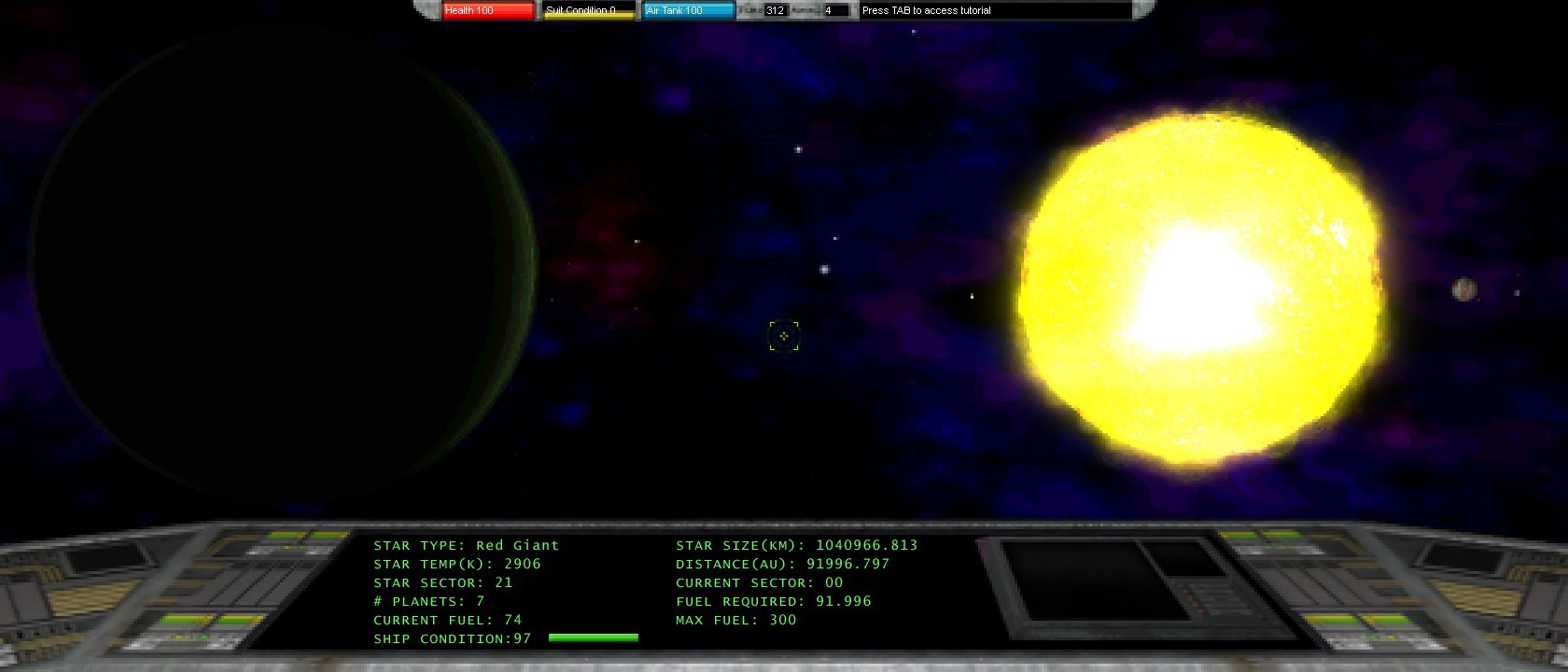Expand the FUEL REQUIRED: 91.996 readout

[773, 601]
